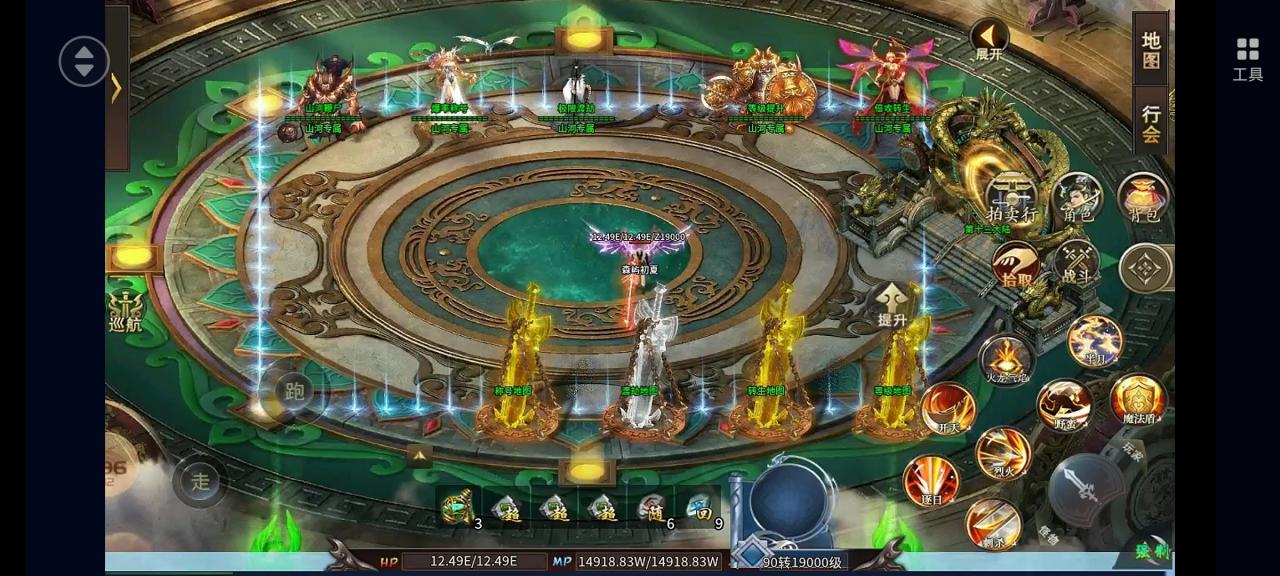
Task: Open the 角色 character screen
Action: (1077, 197)
